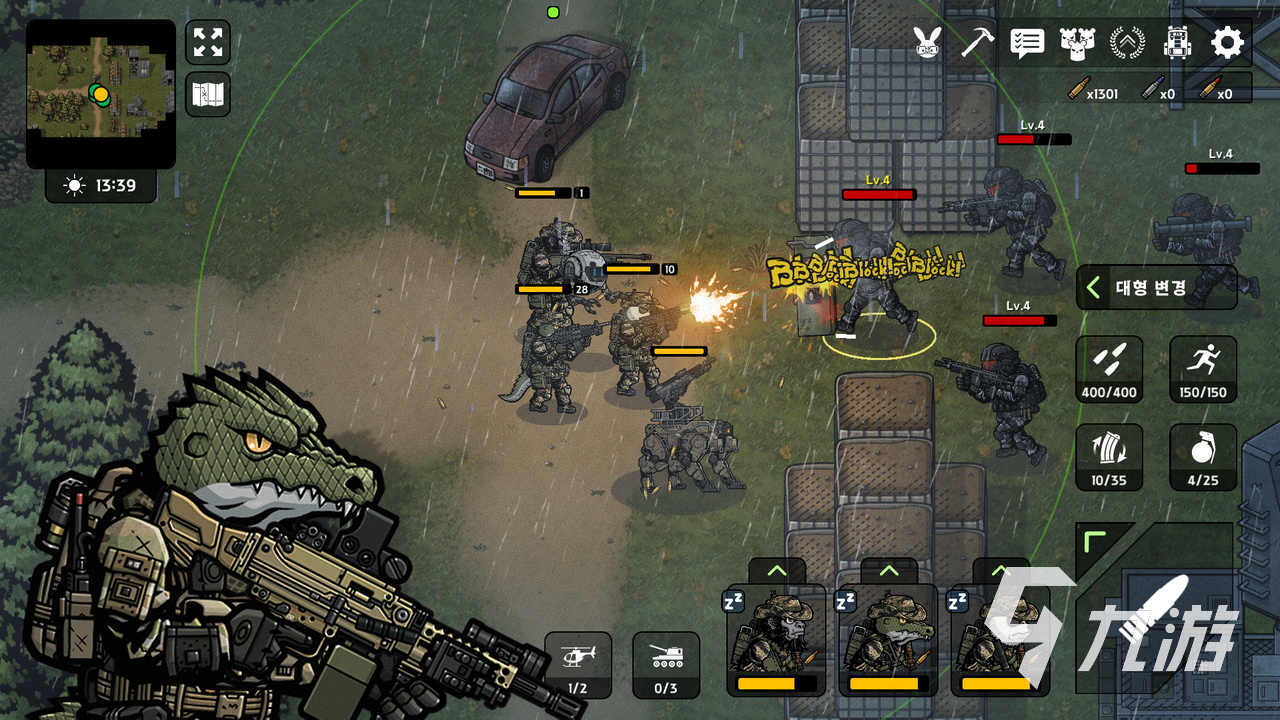Activate the 400/400 bullets skill
This screenshot has width=1280, height=720.
pos(1109,369)
